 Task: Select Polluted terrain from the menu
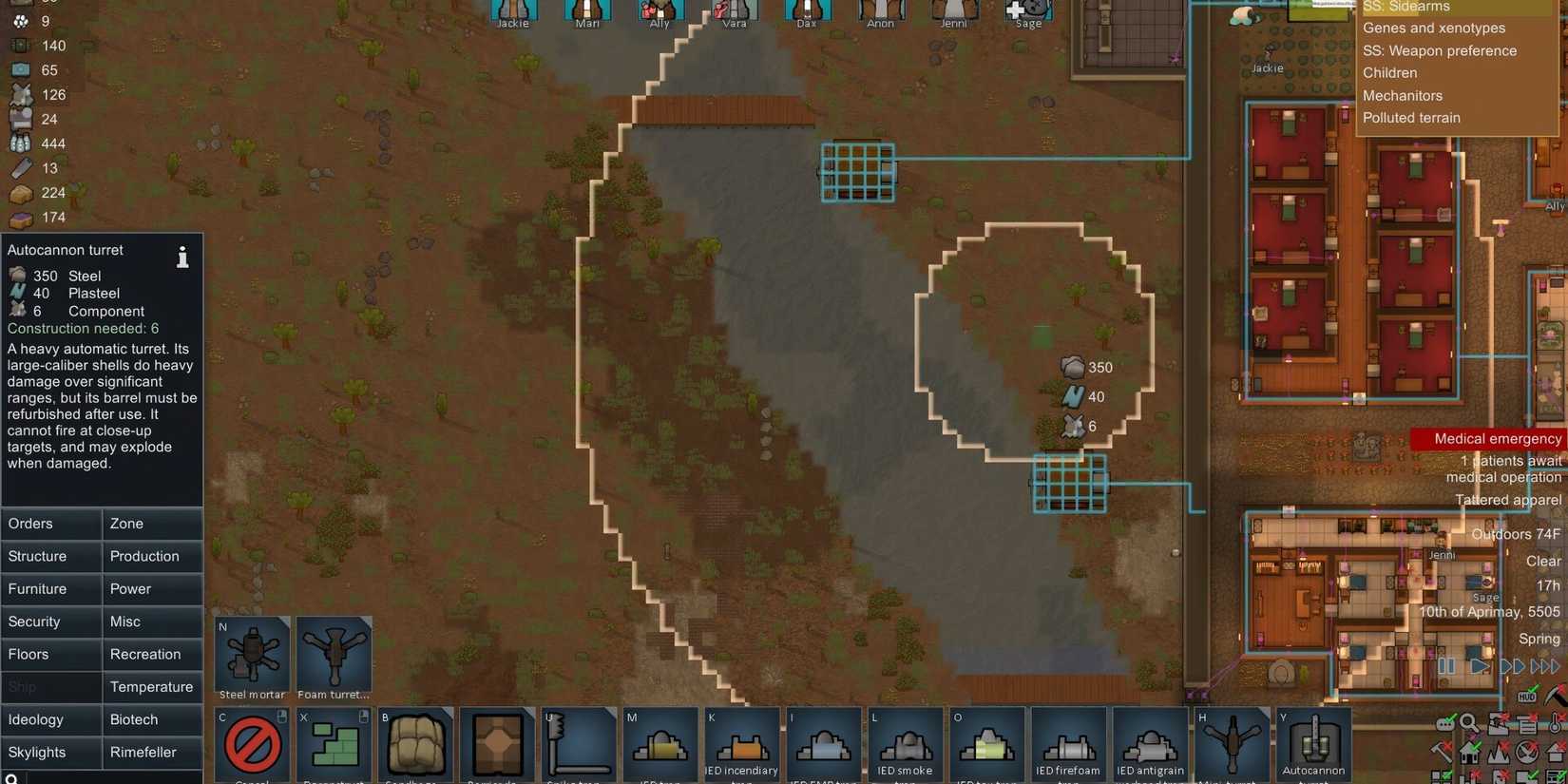[x=1412, y=117]
